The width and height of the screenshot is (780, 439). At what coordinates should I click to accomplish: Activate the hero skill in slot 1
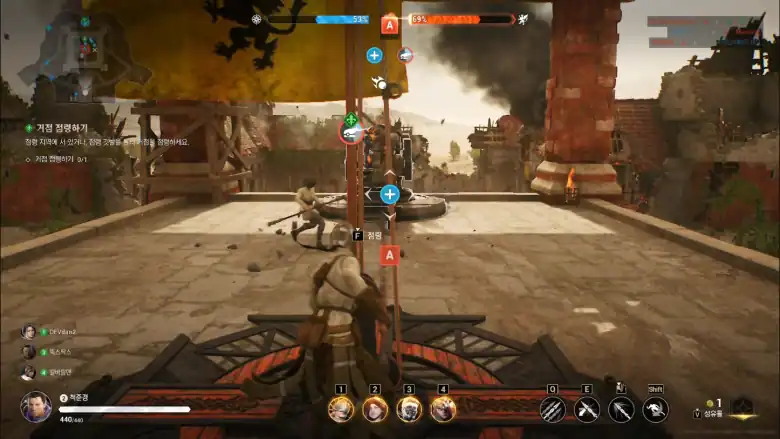(341, 408)
